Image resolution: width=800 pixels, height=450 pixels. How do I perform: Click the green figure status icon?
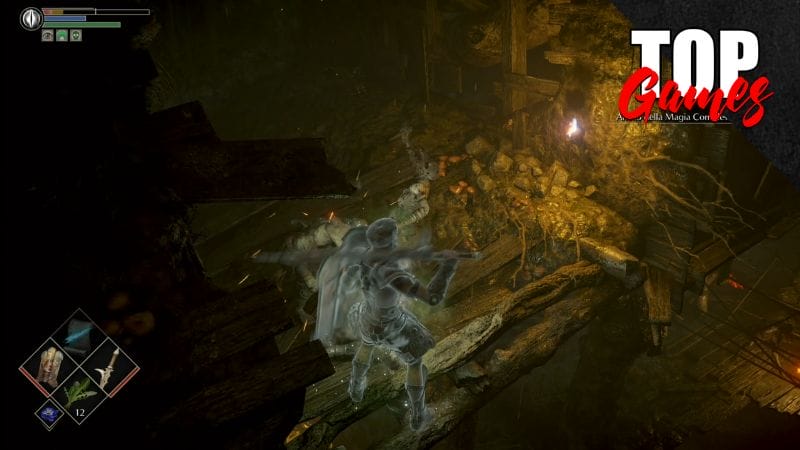[x=61, y=35]
